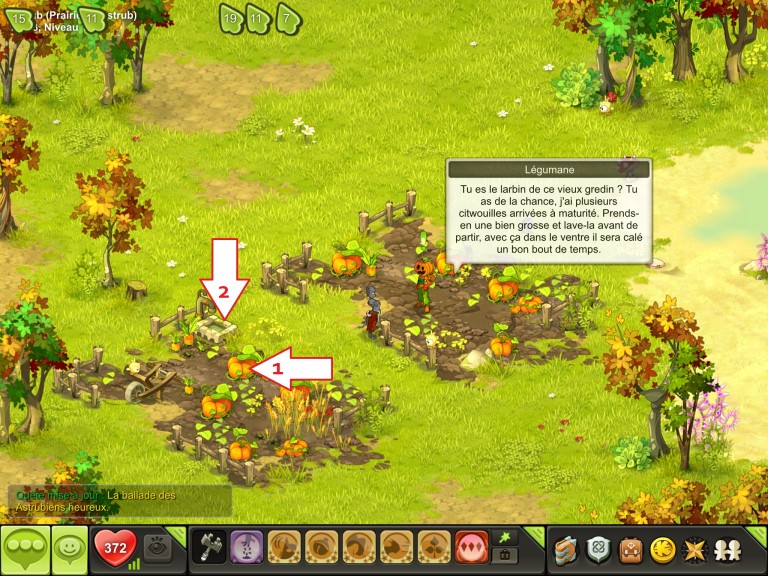Open the backpack inventory
Image resolution: width=768 pixels, height=576 pixels.
[629, 549]
